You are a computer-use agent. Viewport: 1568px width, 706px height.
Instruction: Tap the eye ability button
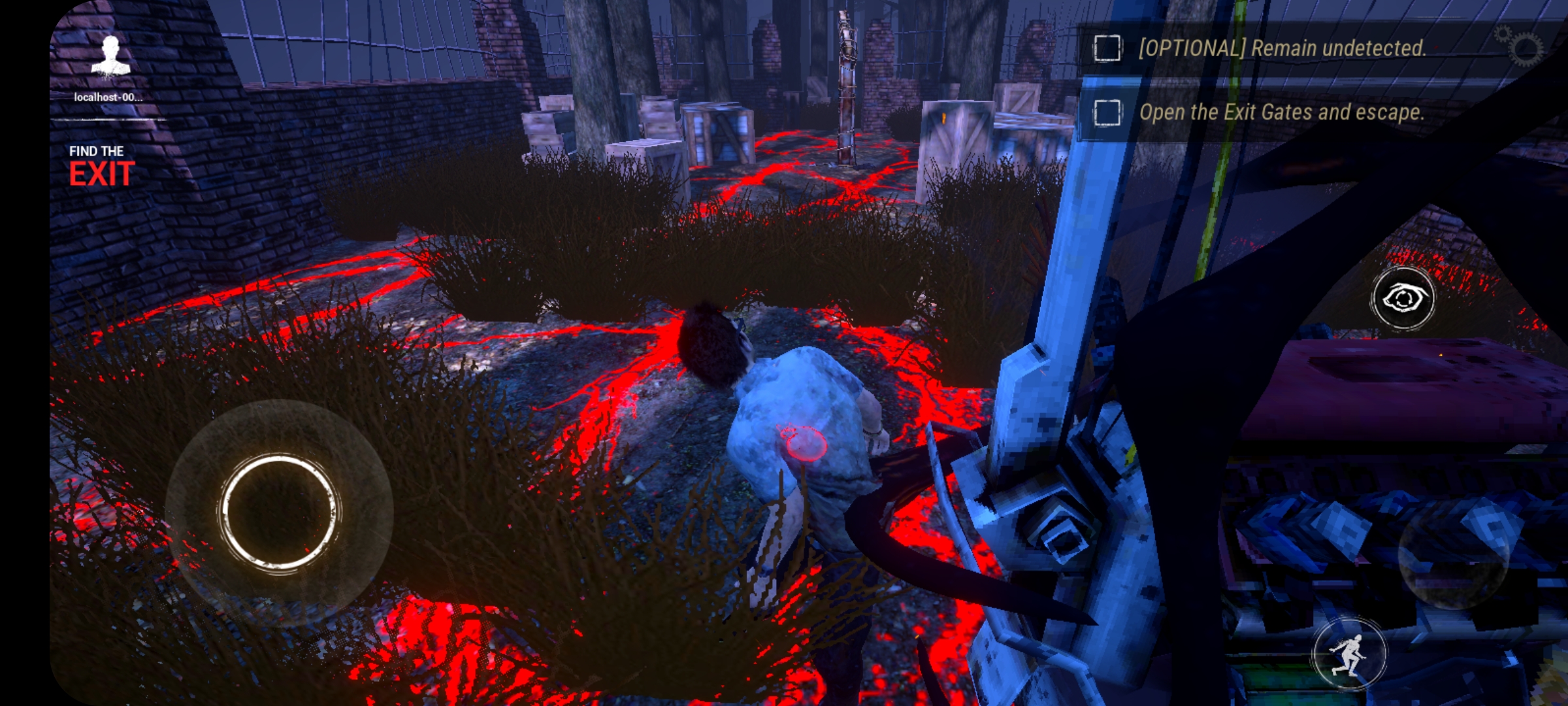(1403, 299)
